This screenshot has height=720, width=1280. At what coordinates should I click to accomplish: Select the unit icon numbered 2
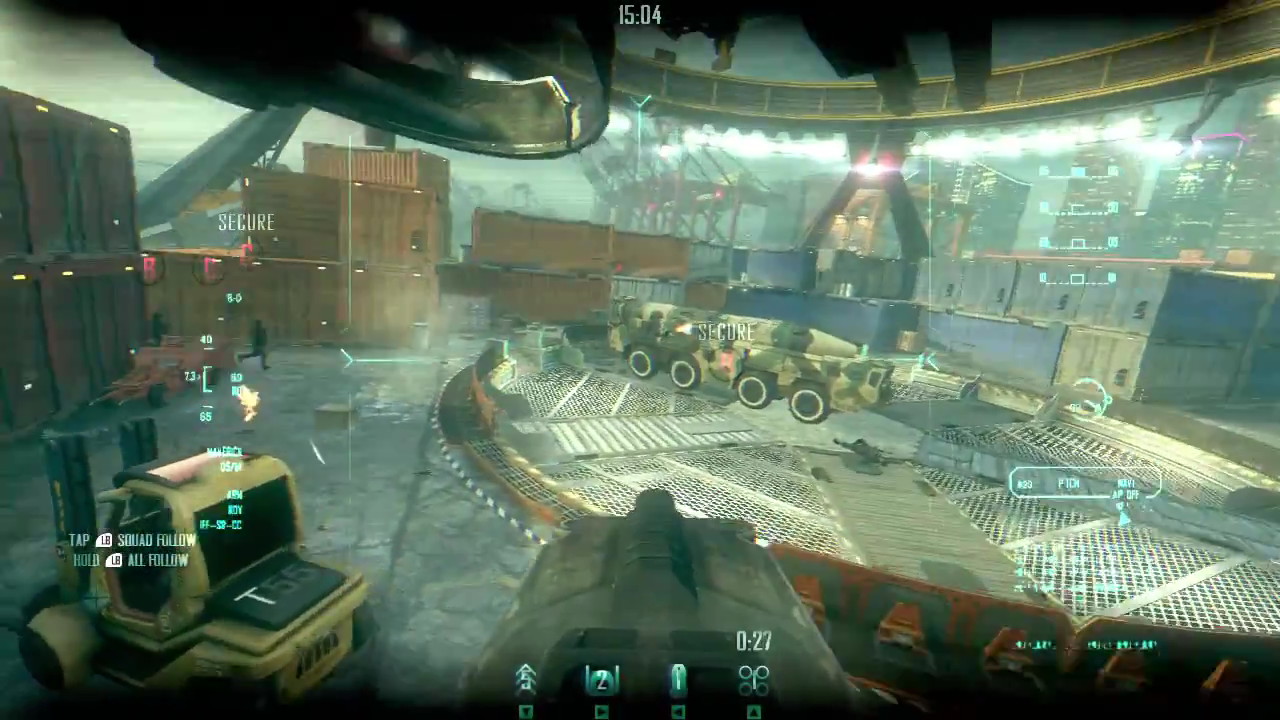601,681
